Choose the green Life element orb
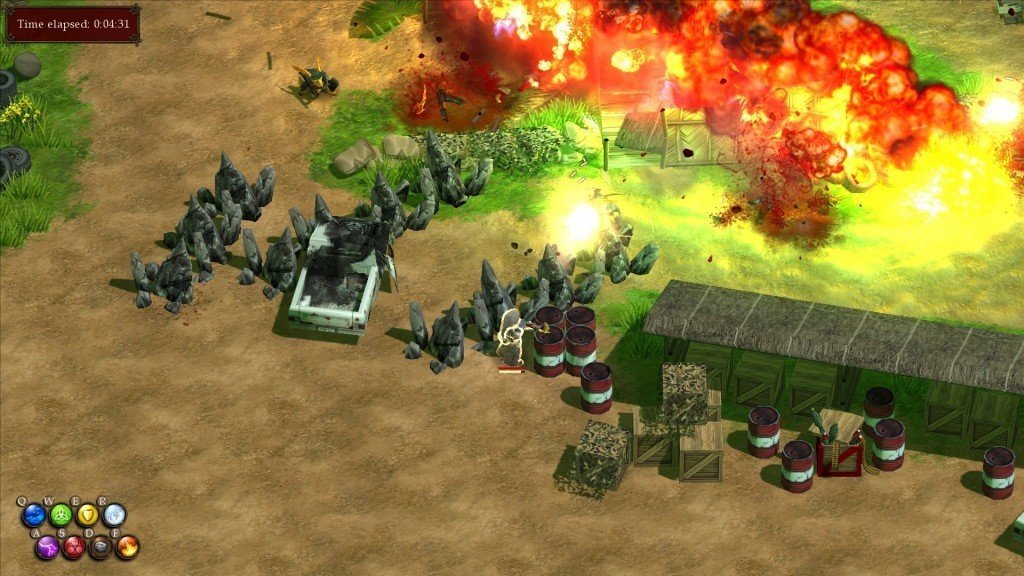 click(61, 515)
